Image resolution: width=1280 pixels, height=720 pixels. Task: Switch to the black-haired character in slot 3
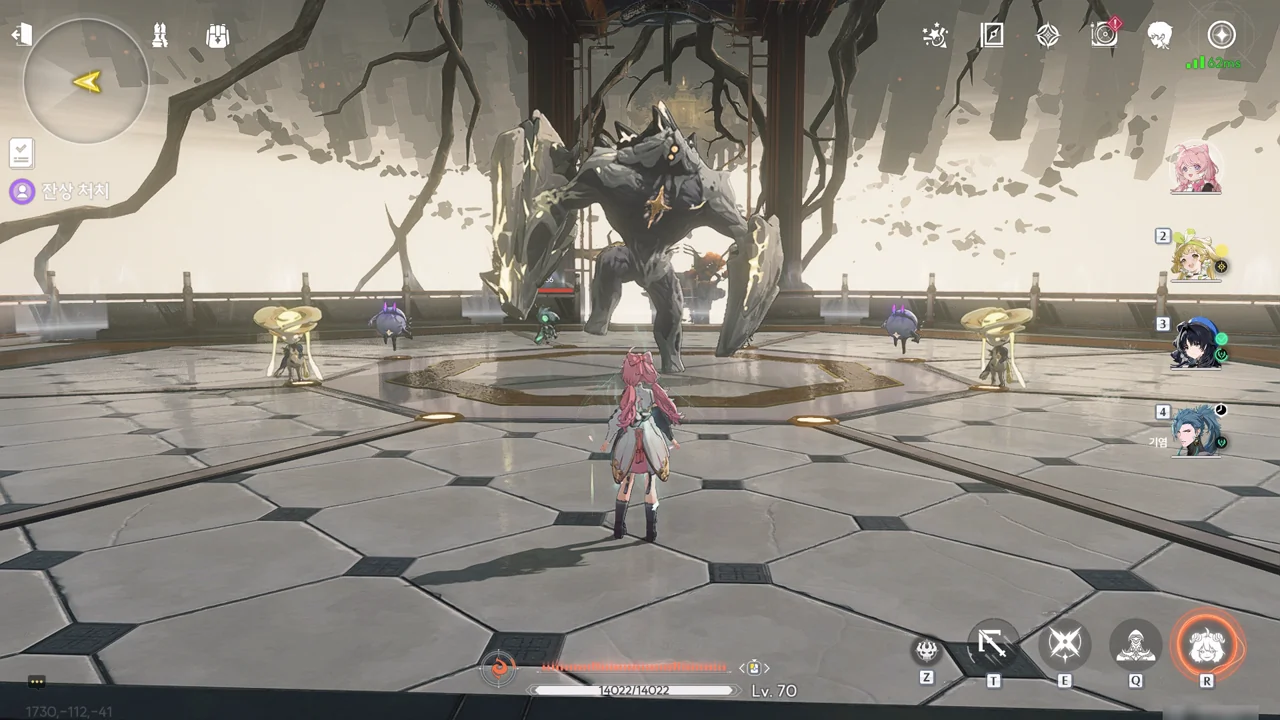1199,343
